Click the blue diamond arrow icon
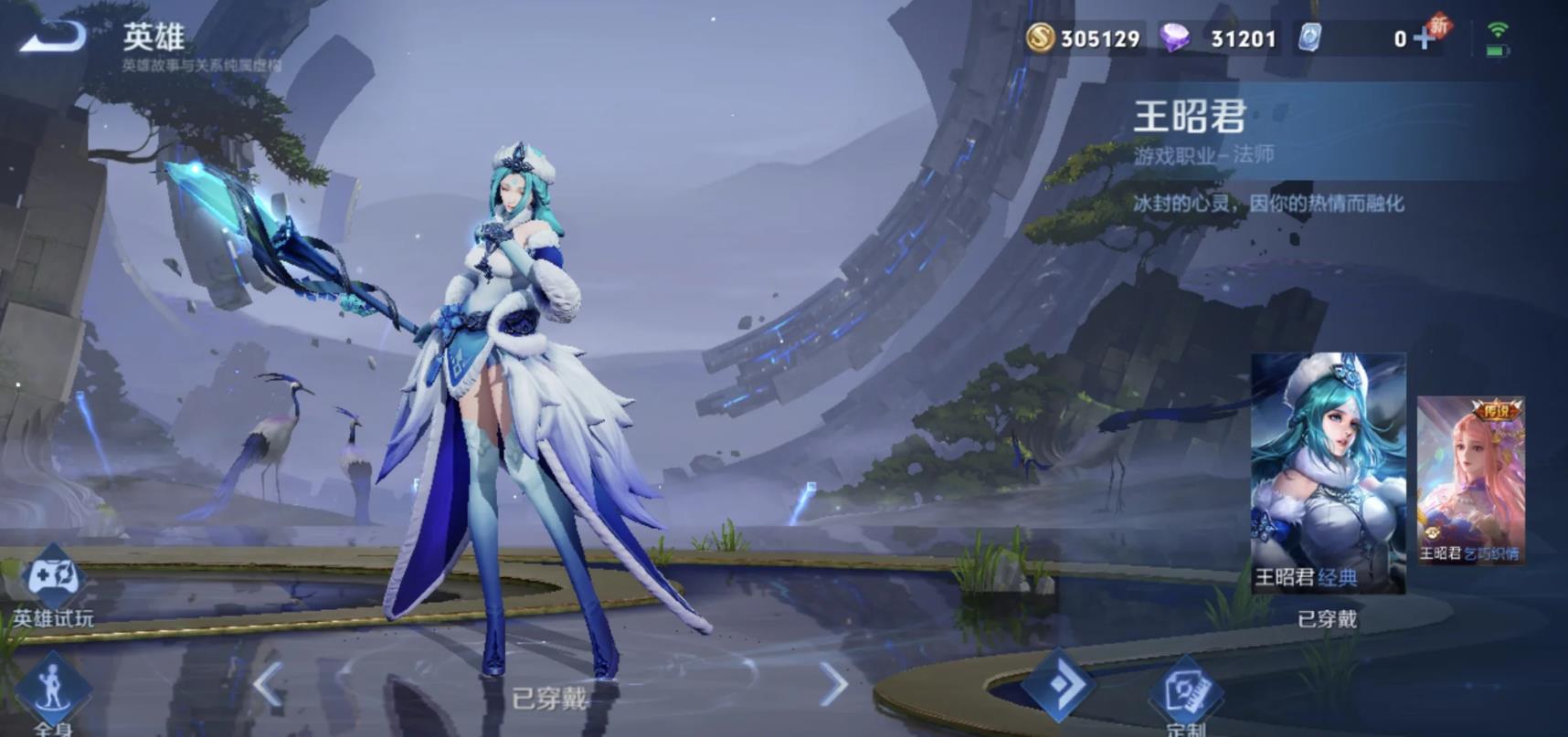 click(1058, 684)
